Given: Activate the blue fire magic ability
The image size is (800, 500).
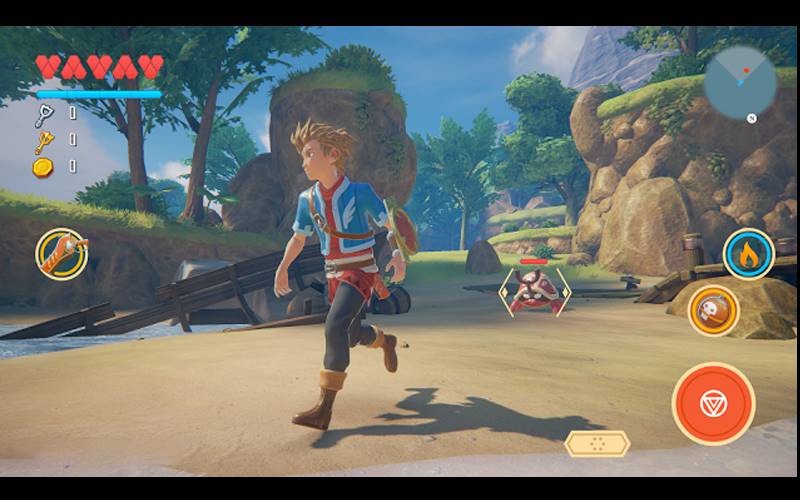Looking at the screenshot, I should 749,254.
